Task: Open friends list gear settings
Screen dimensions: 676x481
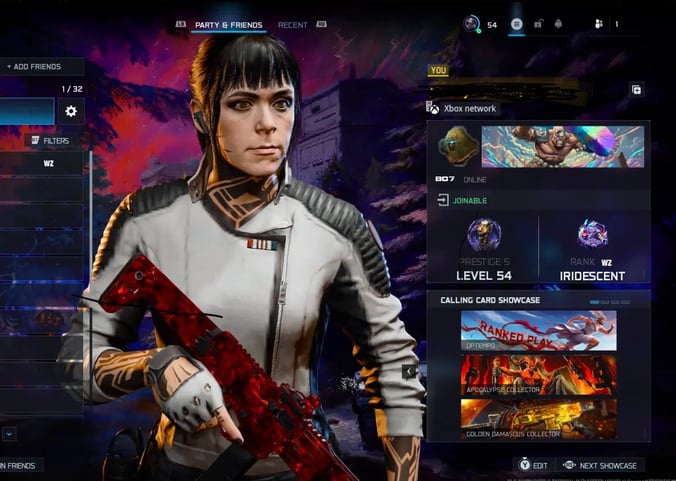Action: click(71, 111)
